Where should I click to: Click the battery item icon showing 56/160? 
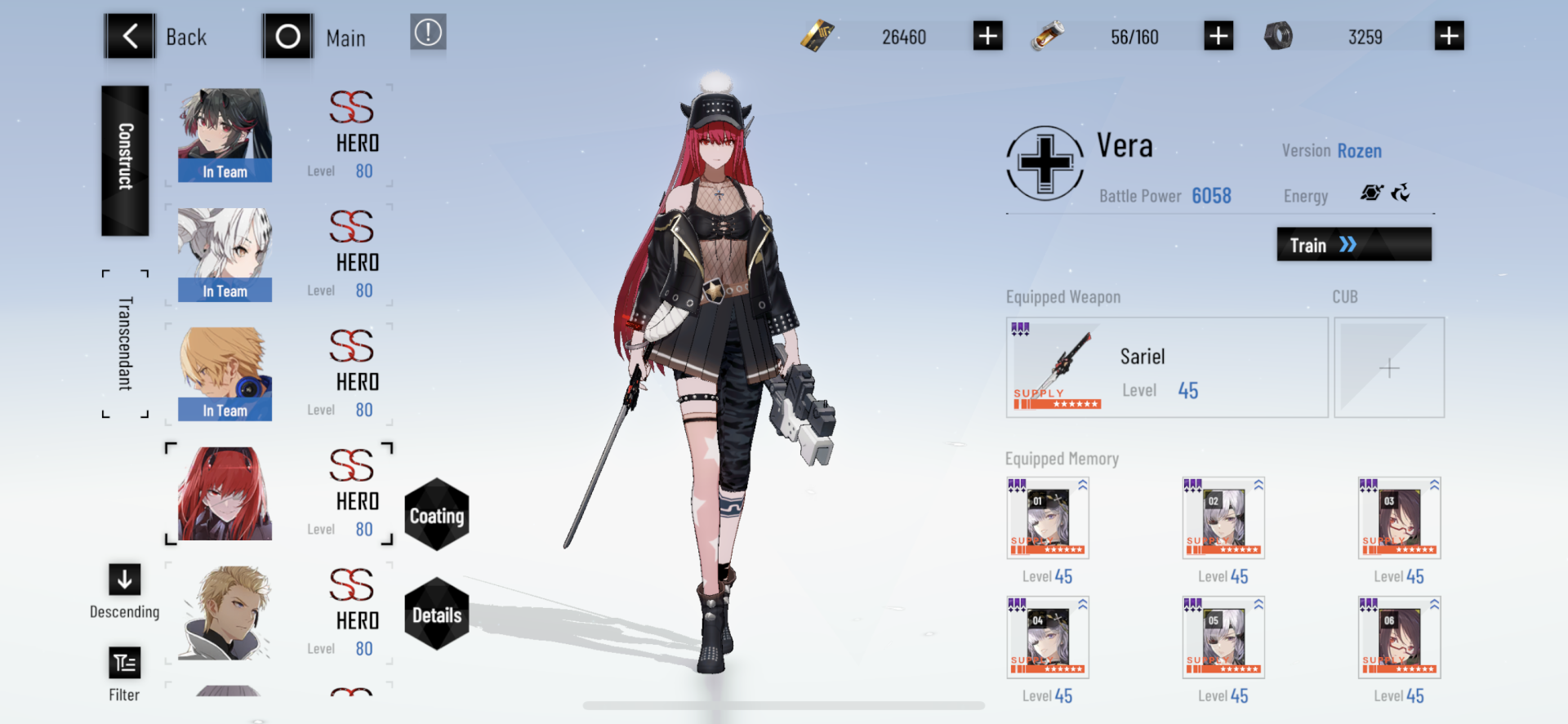point(1048,35)
